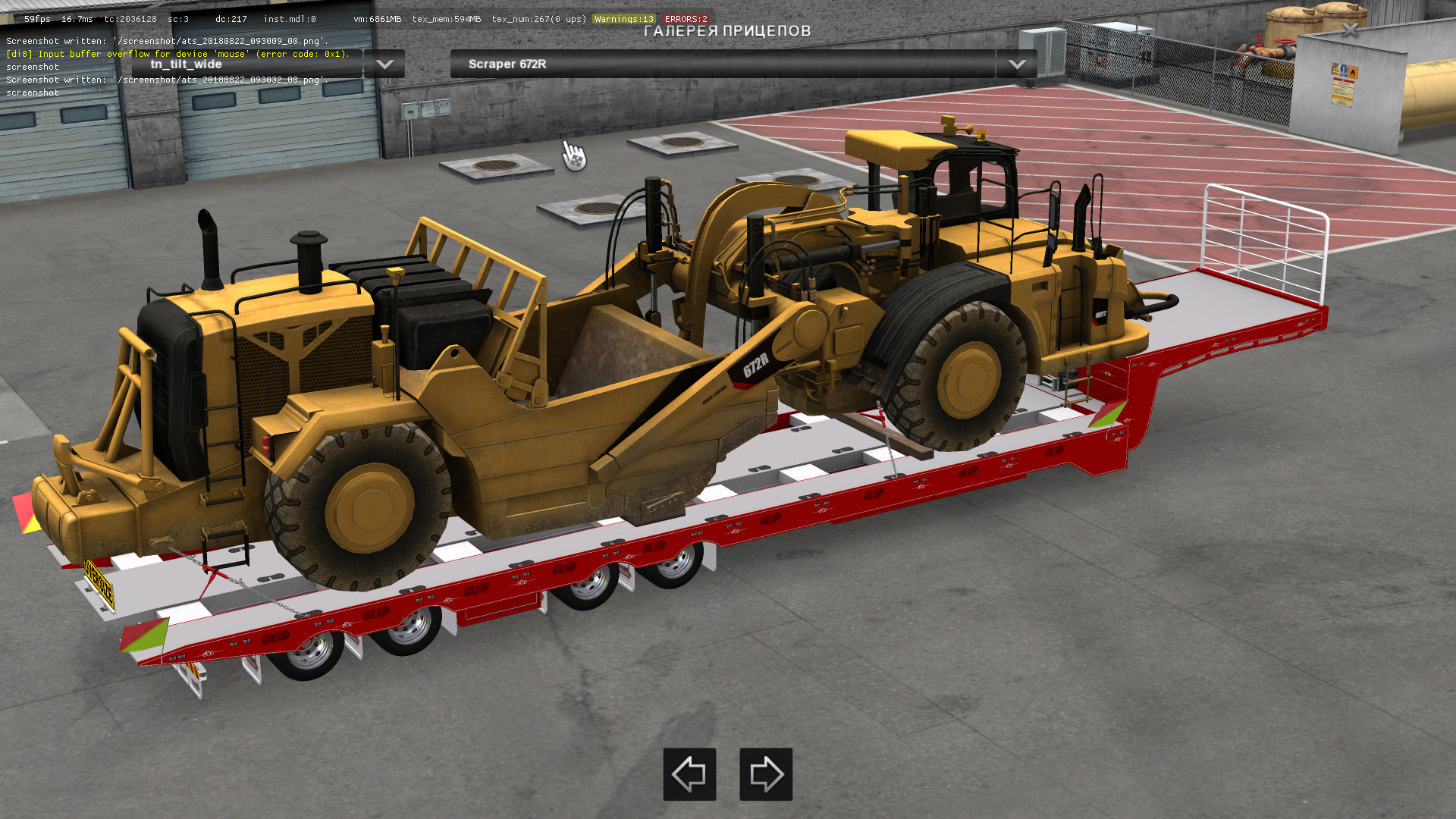Screen dimensions: 1456x819
Task: Click the ГАЛЕРЕЯ ПРИЦЕПОВ gallery title
Action: (x=728, y=32)
